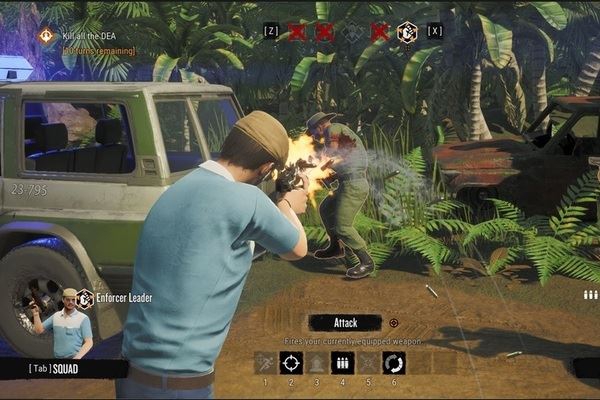Activate the circular arrows reload ability
The width and height of the screenshot is (600, 400).
(393, 363)
